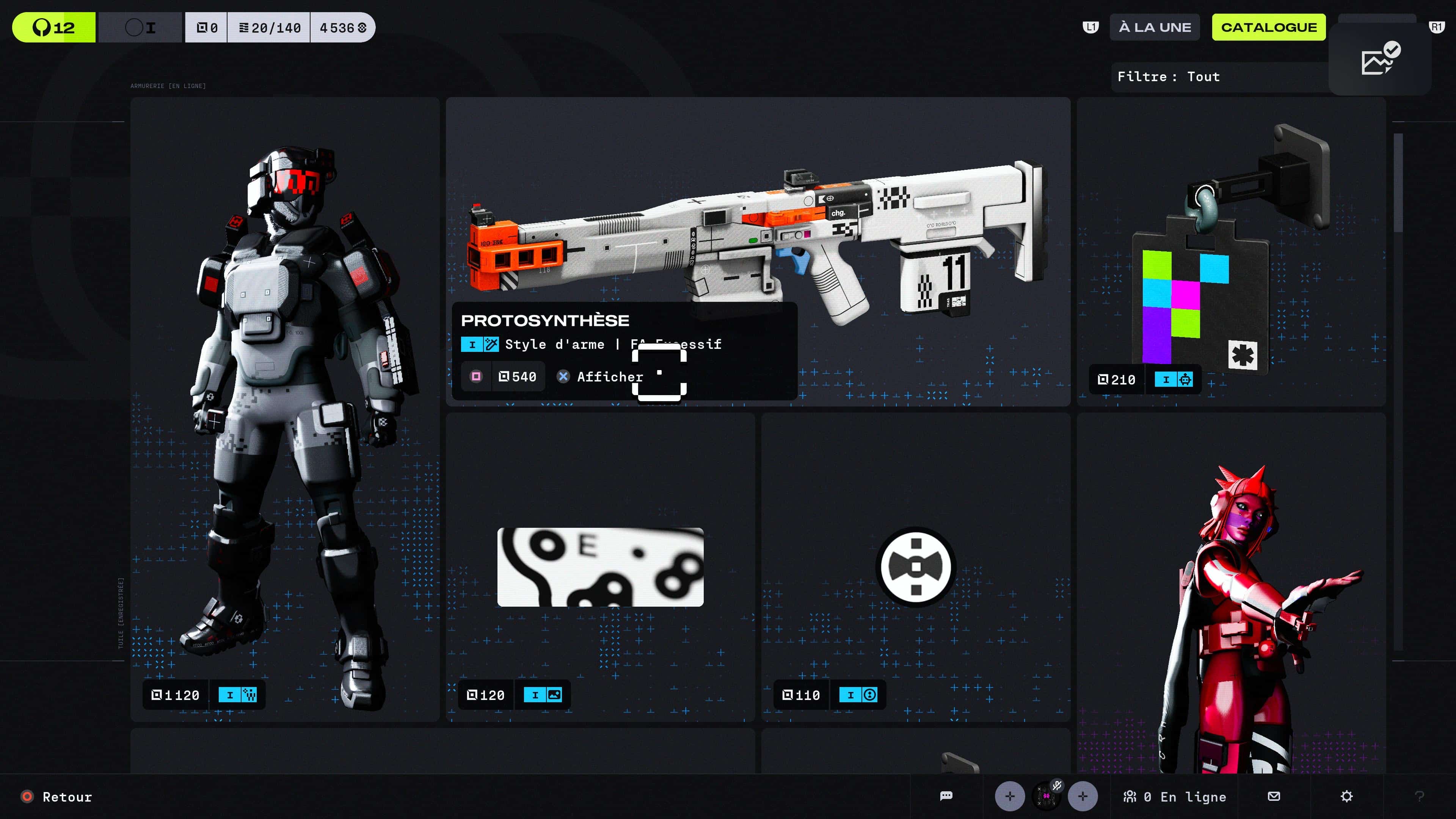The image size is (1456, 819).
Task: Open the image checkmark notification panel
Action: 1380,59
